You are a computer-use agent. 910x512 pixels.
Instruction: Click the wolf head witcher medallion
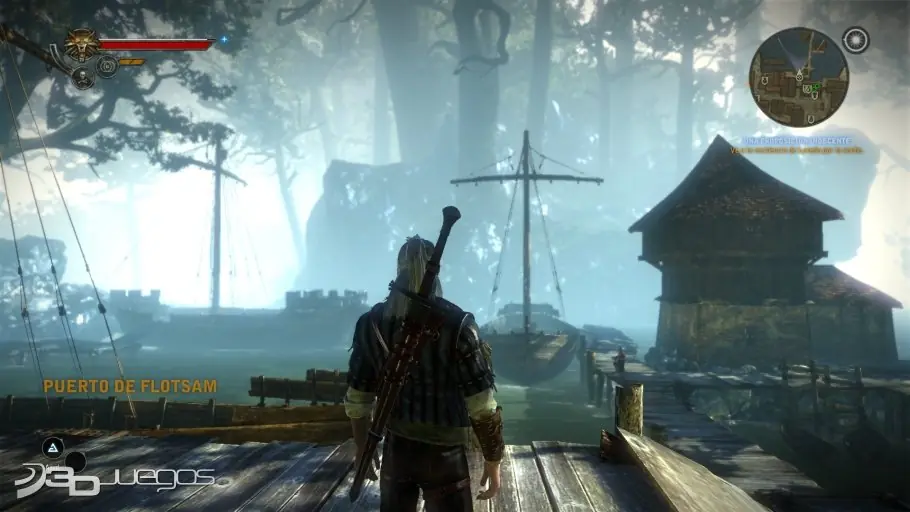point(79,43)
